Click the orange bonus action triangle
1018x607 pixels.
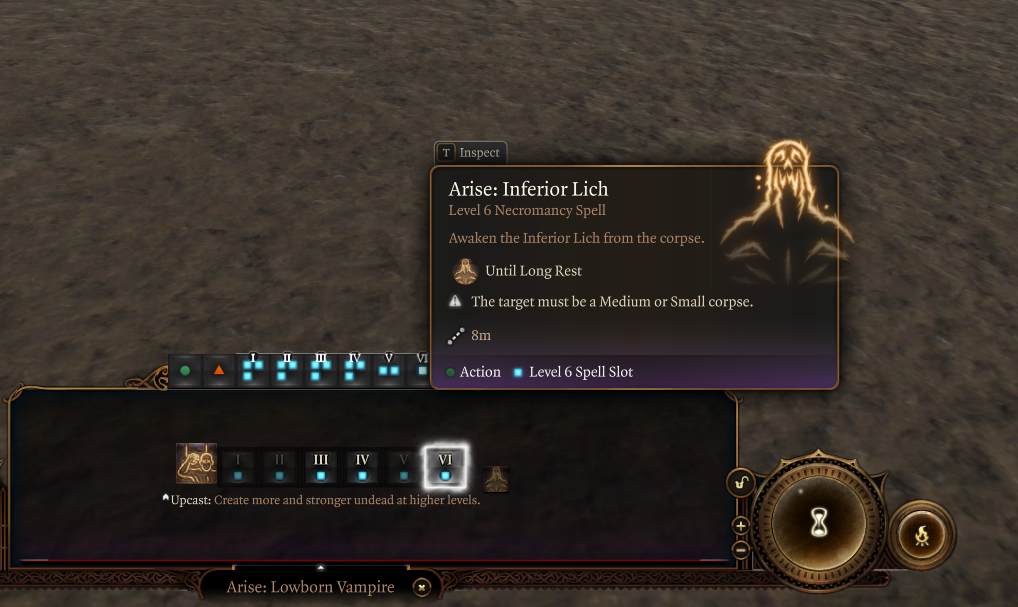[218, 371]
